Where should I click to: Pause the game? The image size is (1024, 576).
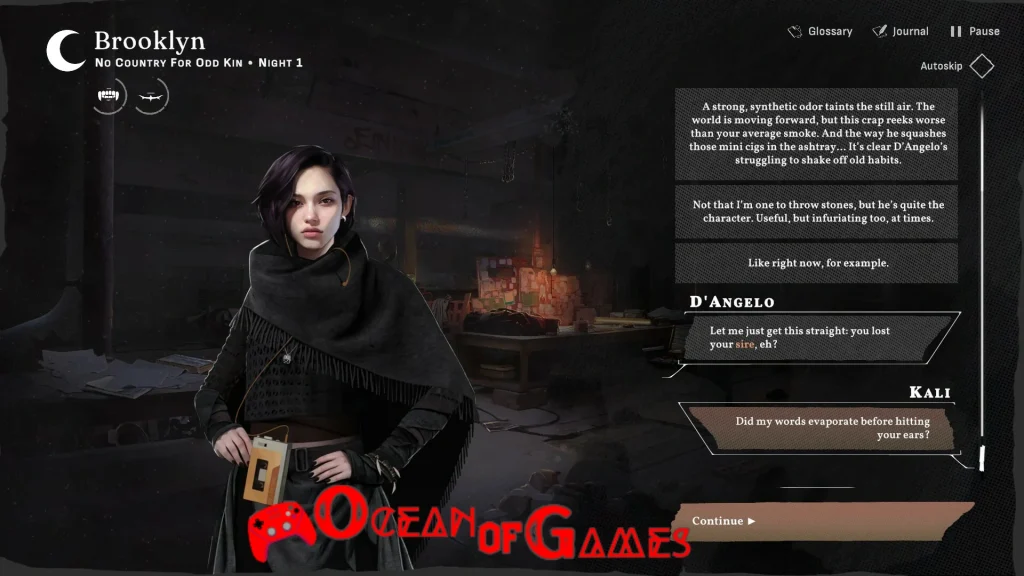point(974,31)
